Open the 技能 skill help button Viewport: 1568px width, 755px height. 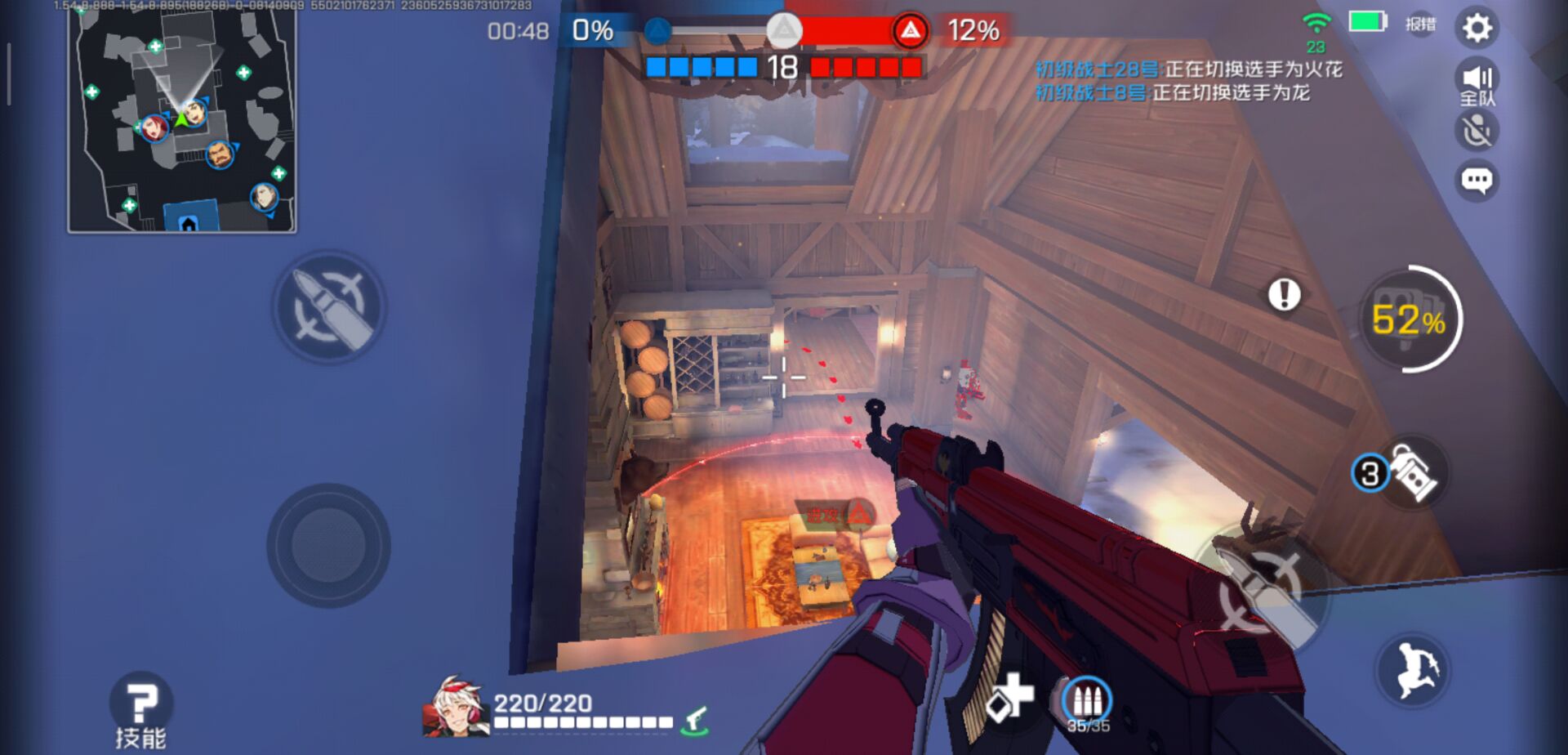[141, 709]
